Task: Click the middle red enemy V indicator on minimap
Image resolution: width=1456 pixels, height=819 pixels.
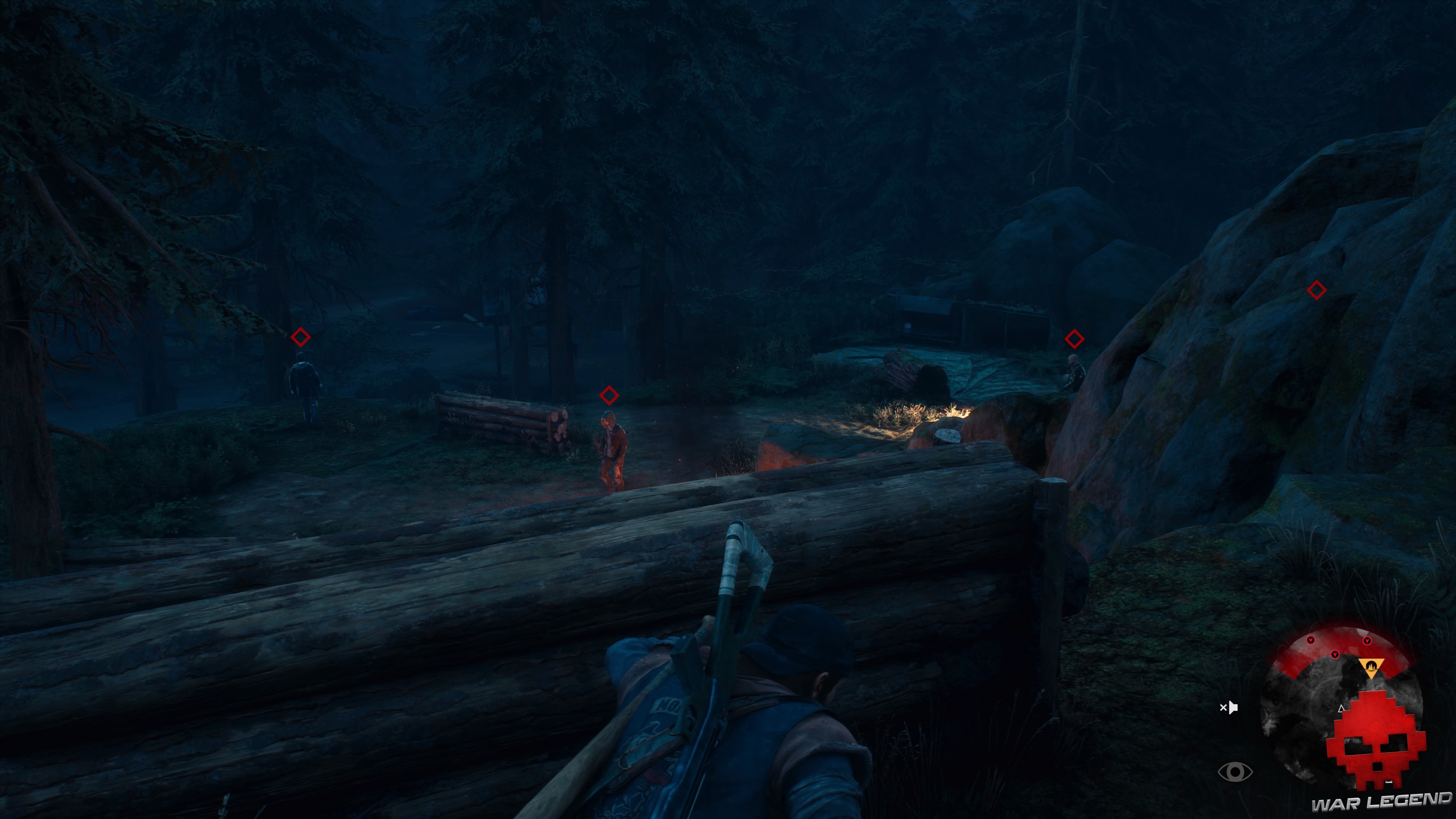Action: point(1335,654)
